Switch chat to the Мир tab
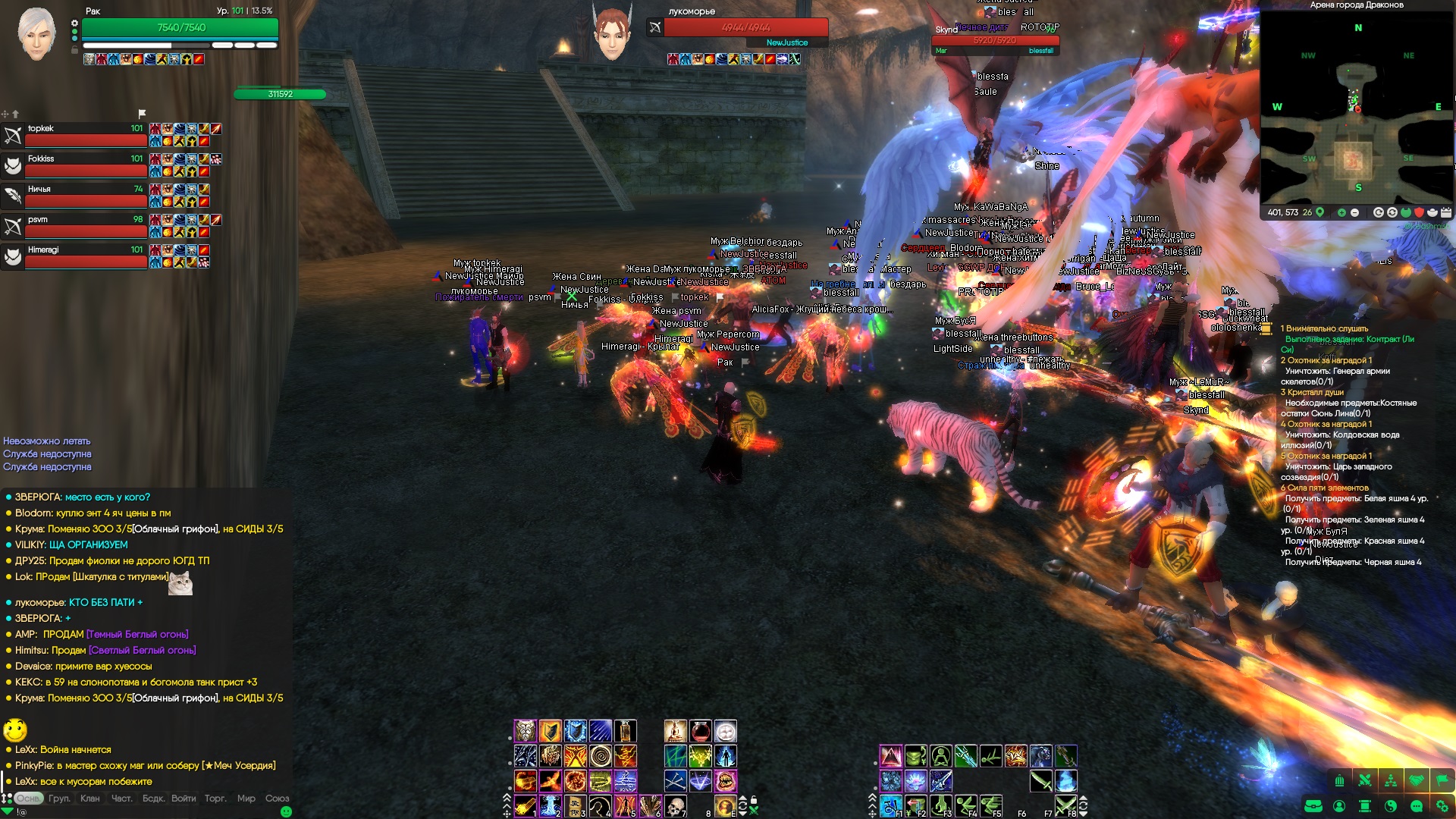 [246, 799]
